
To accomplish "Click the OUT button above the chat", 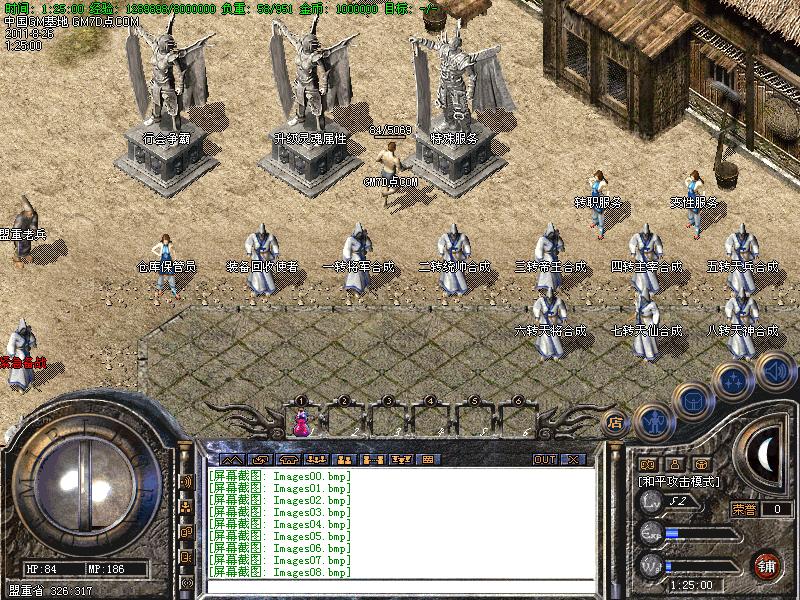I will [544, 459].
